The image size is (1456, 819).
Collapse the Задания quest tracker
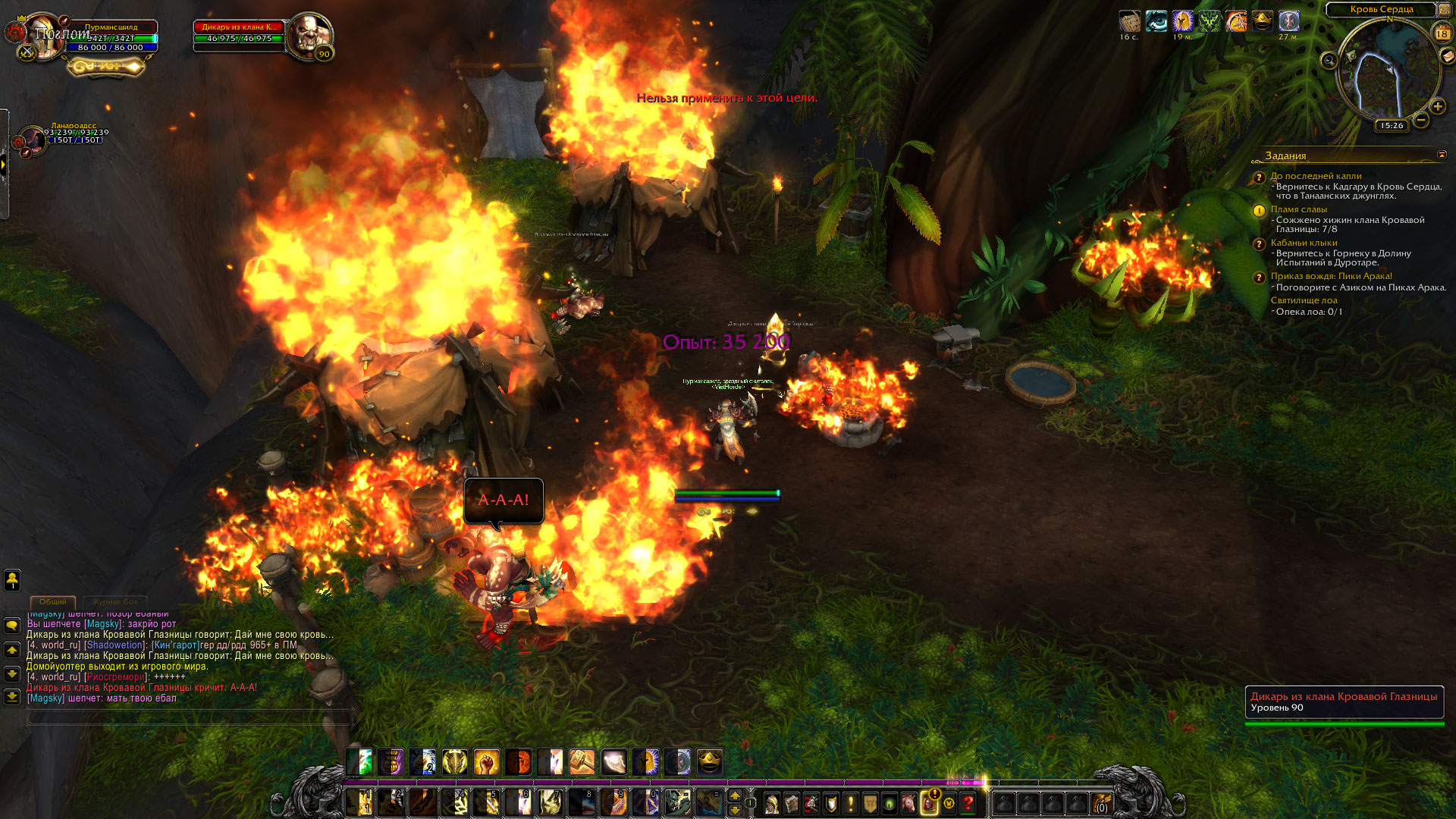pyautogui.click(x=1442, y=155)
